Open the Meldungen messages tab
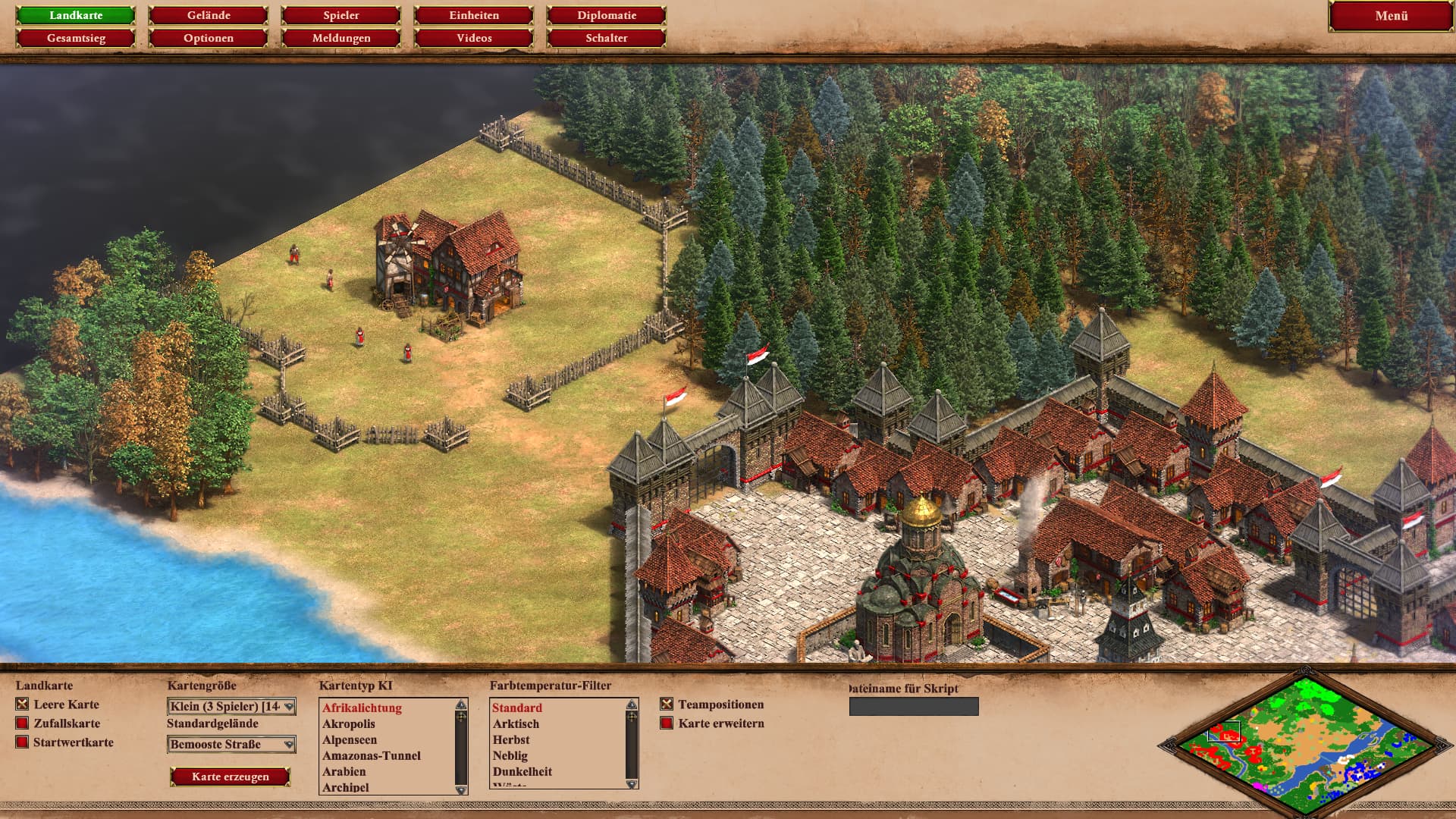Viewport: 1456px width, 819px height. pos(341,38)
